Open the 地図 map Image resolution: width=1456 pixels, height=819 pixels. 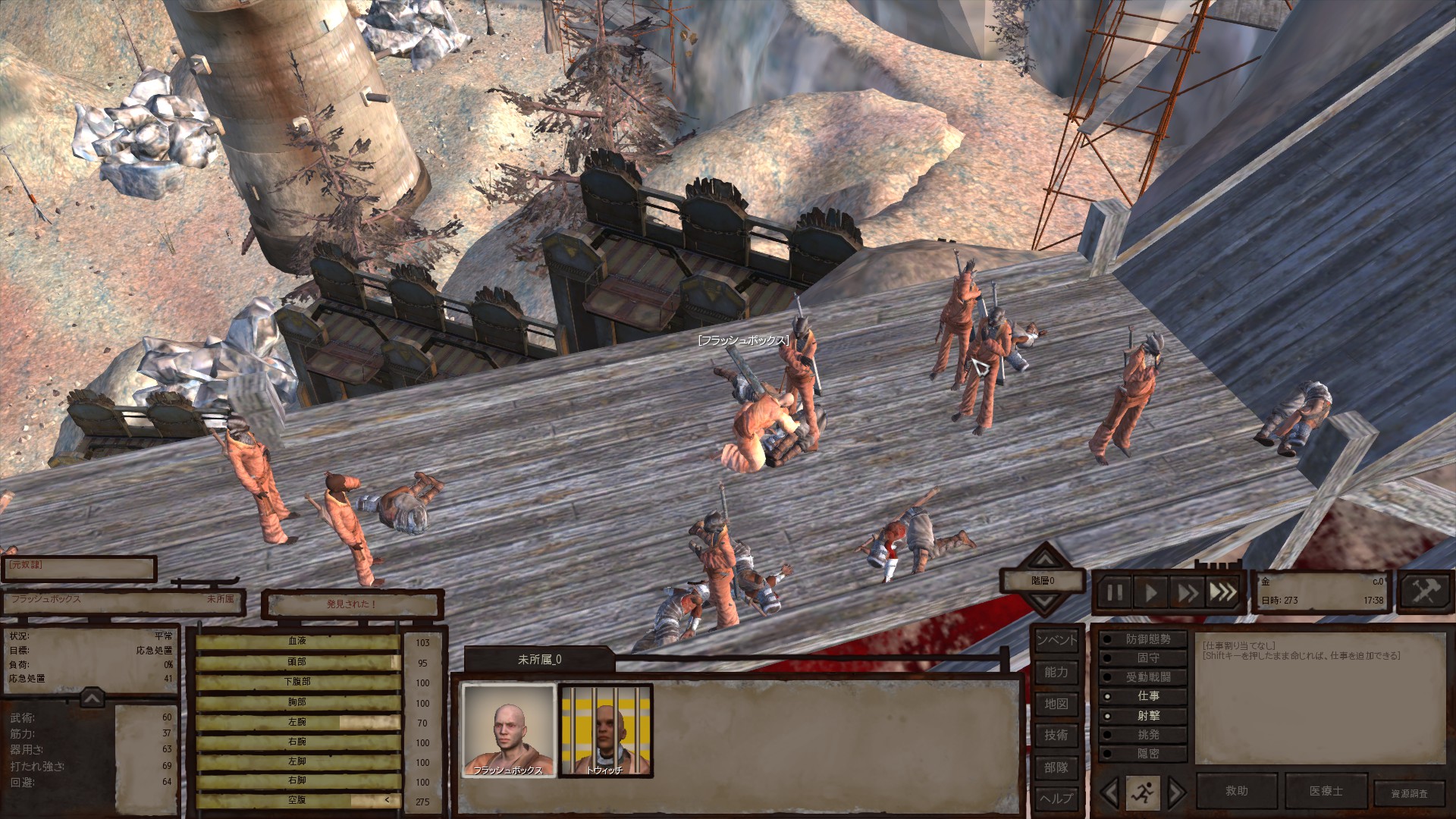(x=1056, y=704)
